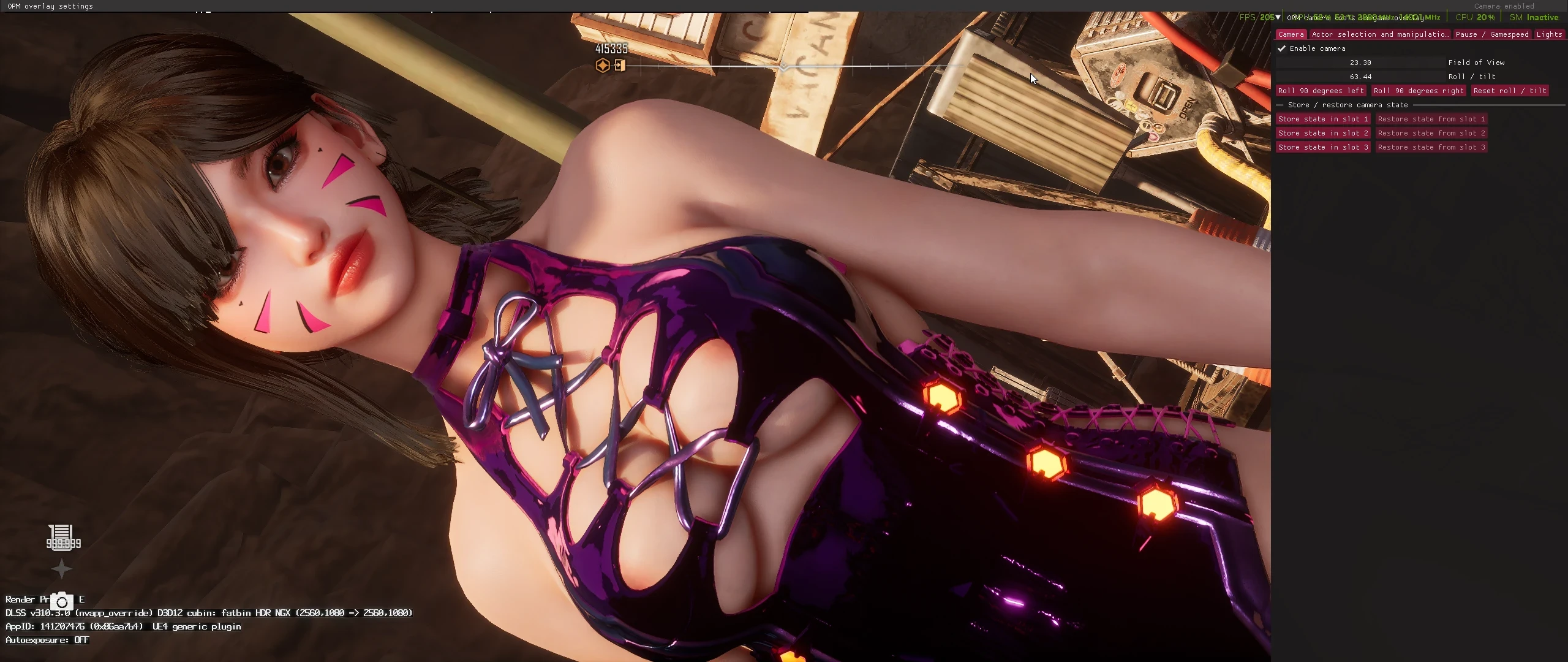The width and height of the screenshot is (1568, 662).
Task: Select the star icon above the render text
Action: 63,569
